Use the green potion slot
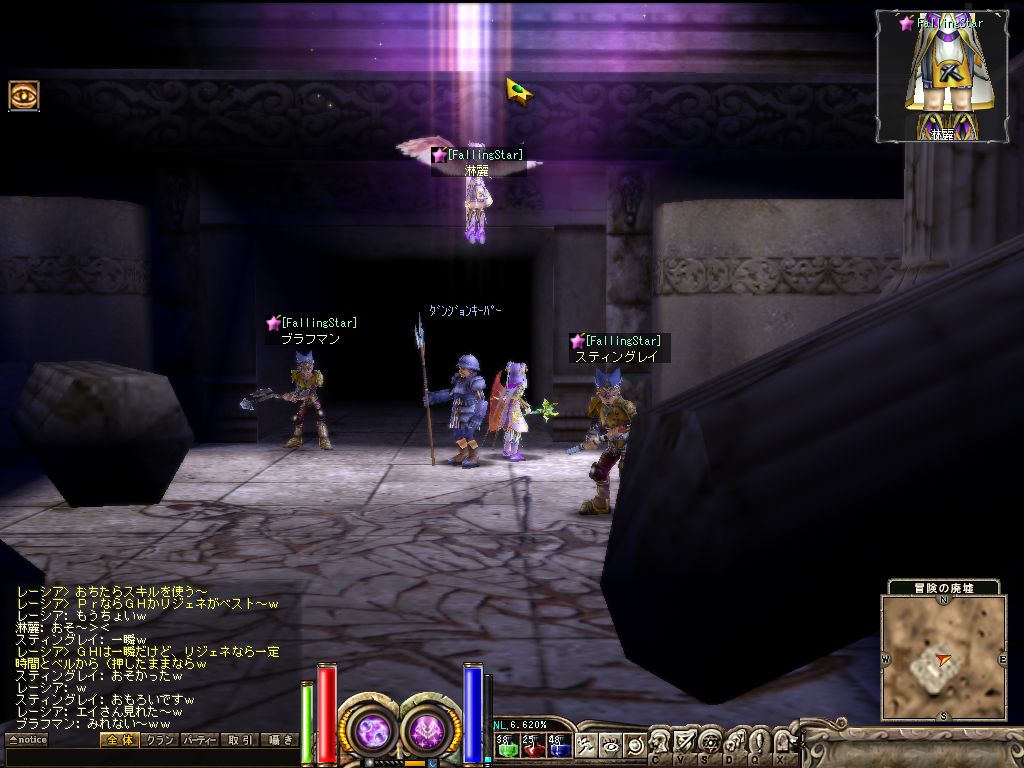This screenshot has width=1024, height=768. pos(506,745)
